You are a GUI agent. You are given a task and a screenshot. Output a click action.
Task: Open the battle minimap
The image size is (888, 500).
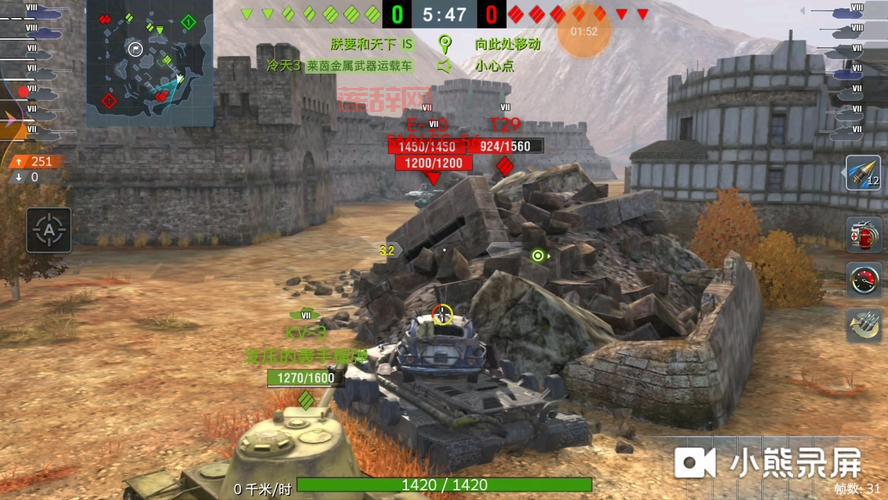150,62
